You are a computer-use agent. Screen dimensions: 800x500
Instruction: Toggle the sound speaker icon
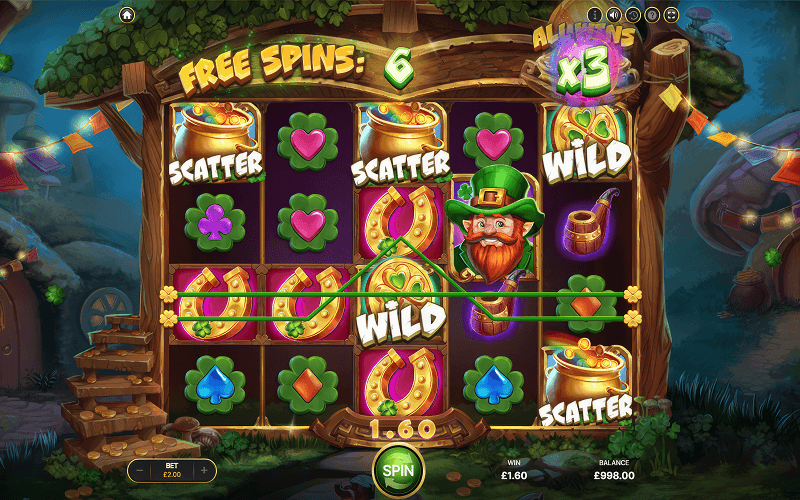tap(614, 15)
